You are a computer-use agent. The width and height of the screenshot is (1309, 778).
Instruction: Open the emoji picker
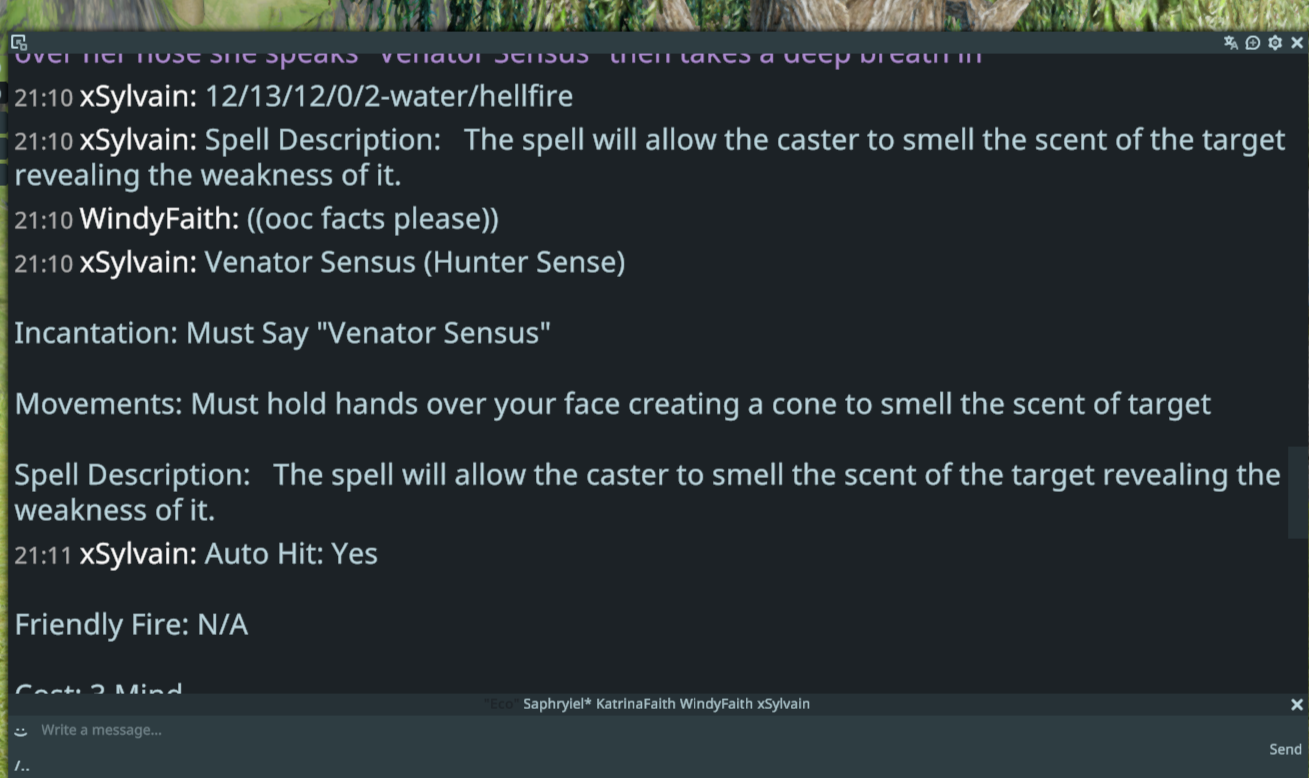(x=21, y=731)
